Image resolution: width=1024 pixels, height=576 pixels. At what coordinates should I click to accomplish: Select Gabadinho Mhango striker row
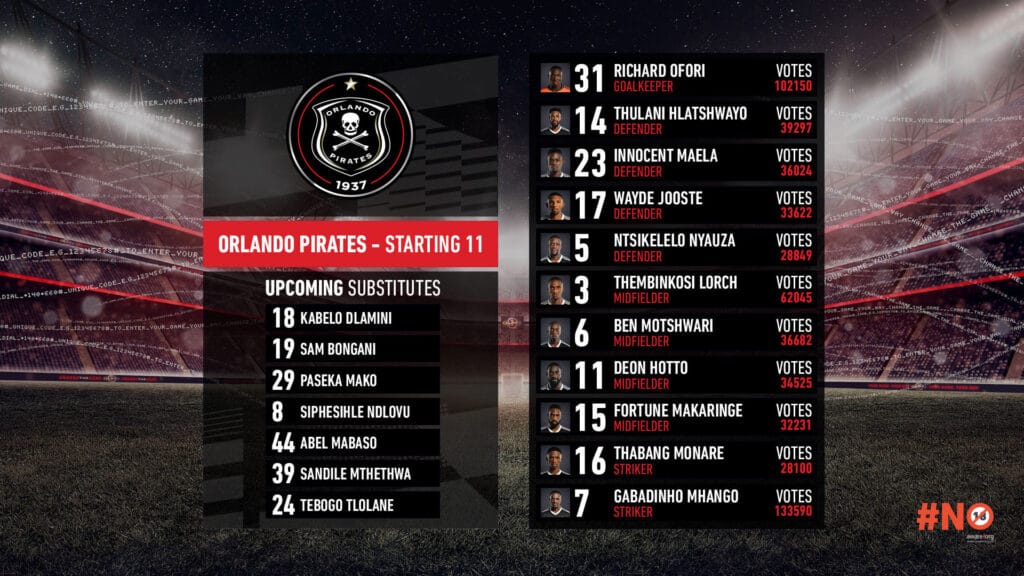click(677, 502)
